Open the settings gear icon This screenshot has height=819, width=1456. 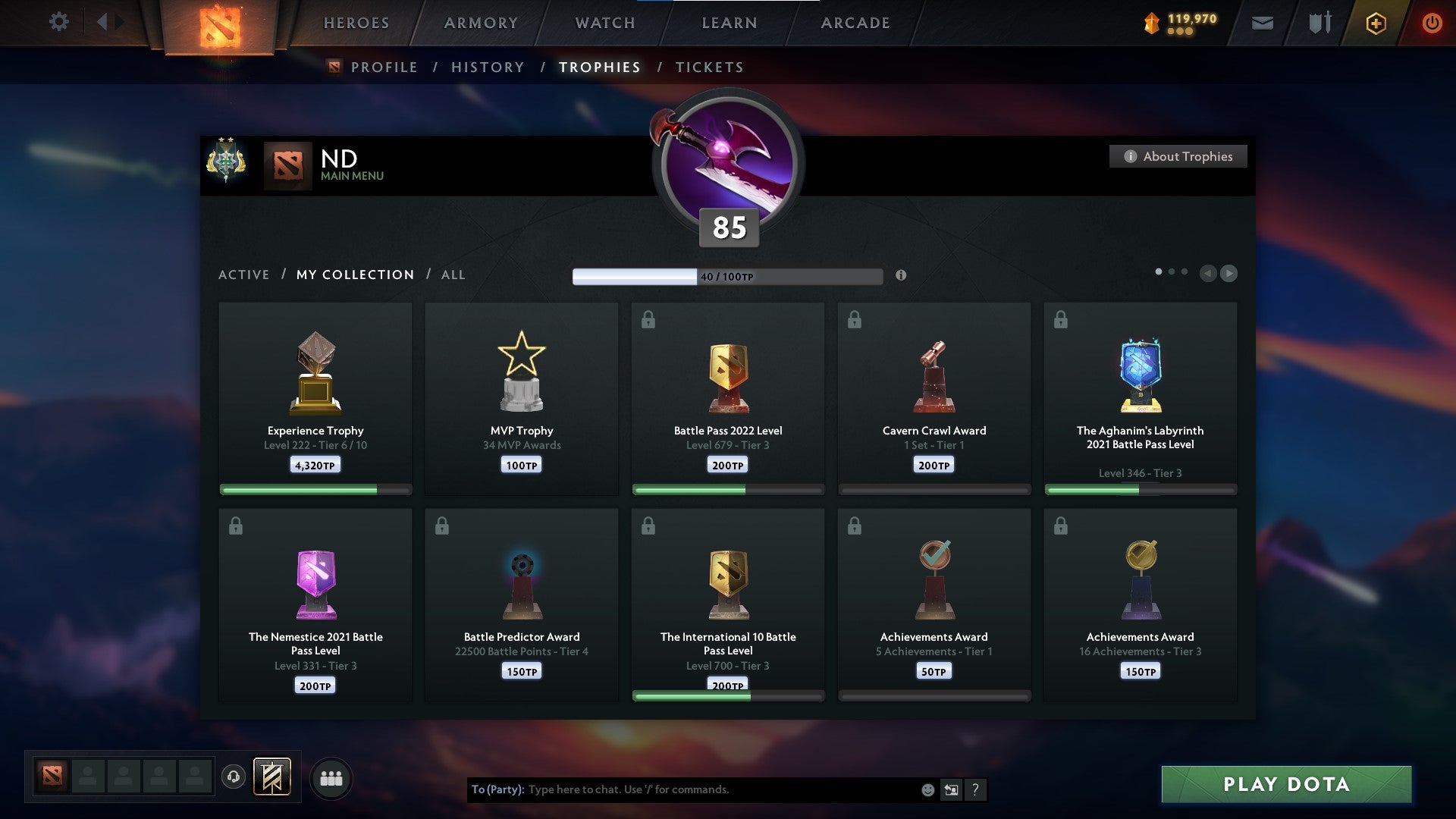59,22
